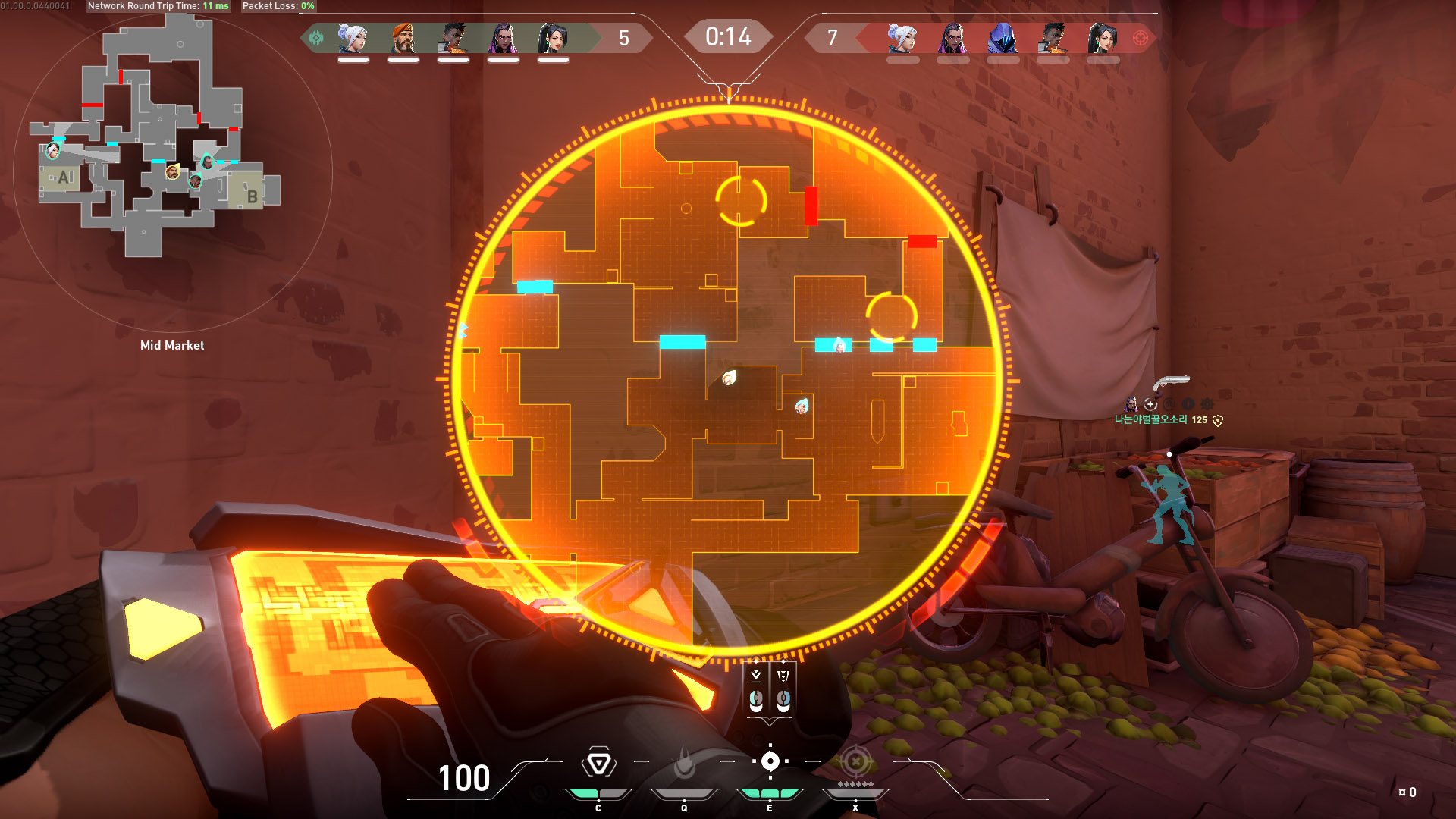The image size is (1456, 819).
Task: Choose the allied Reyna portrait
Action: pos(503,38)
